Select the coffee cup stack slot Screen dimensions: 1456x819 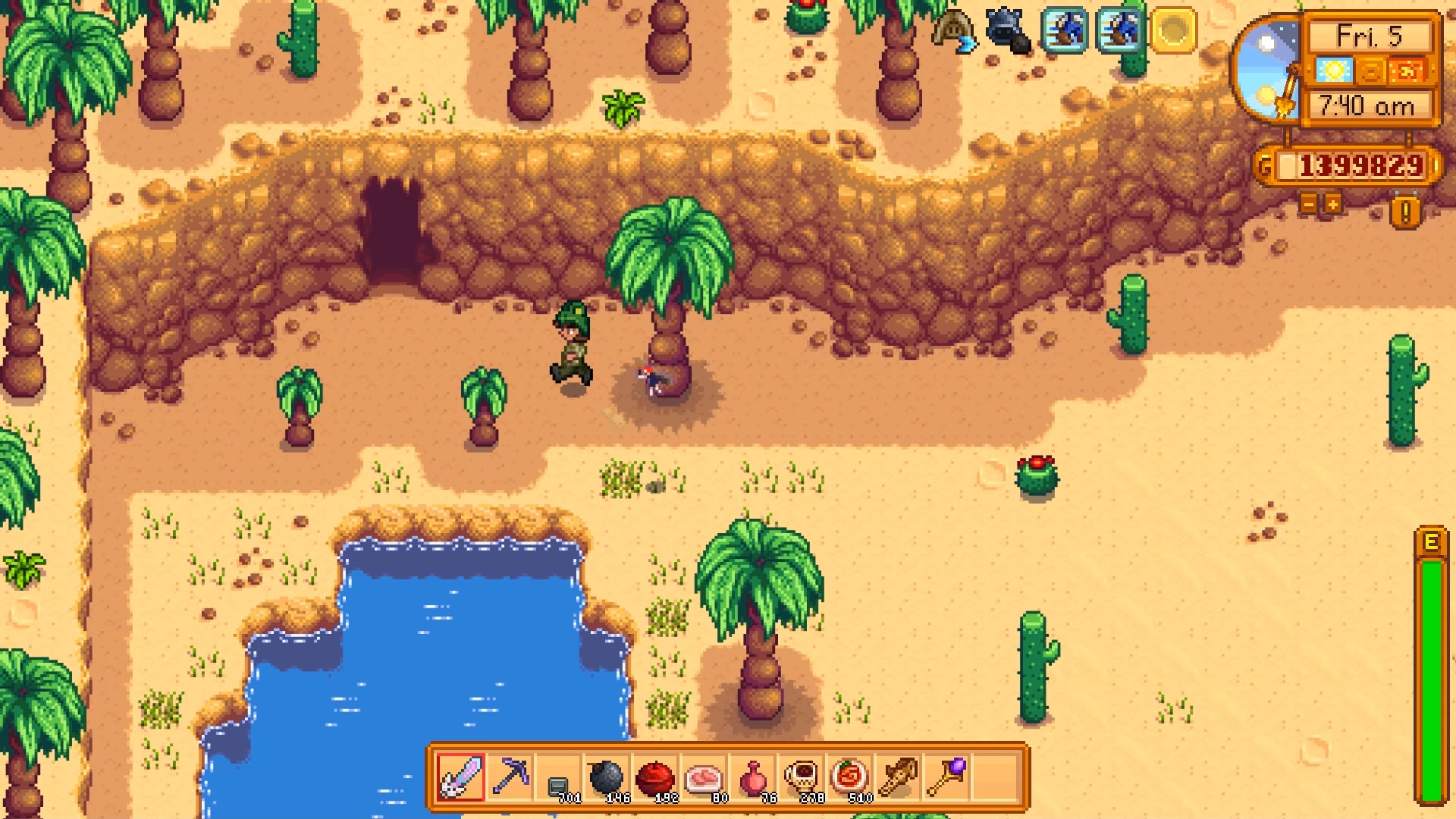801,777
